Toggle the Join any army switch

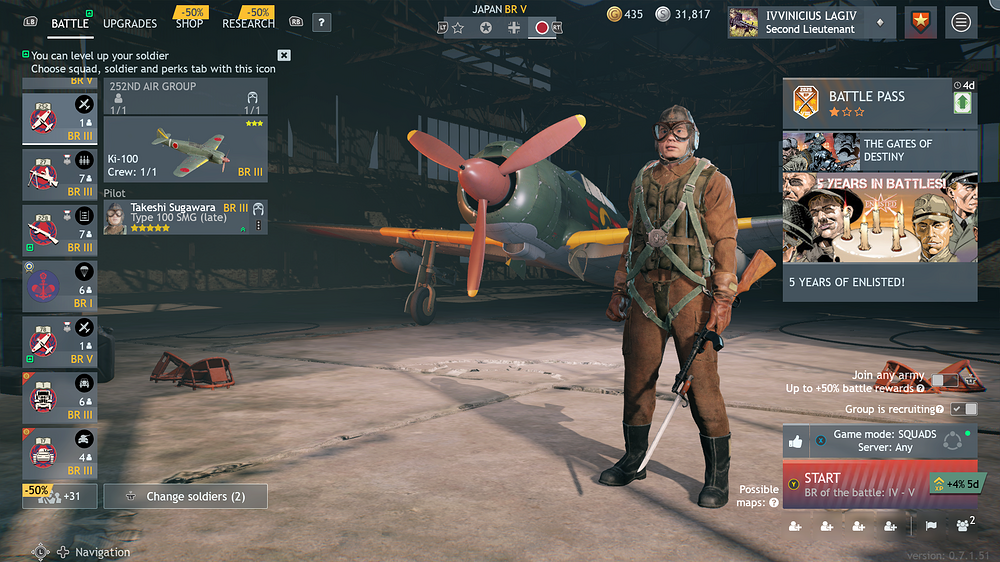pyautogui.click(x=942, y=381)
